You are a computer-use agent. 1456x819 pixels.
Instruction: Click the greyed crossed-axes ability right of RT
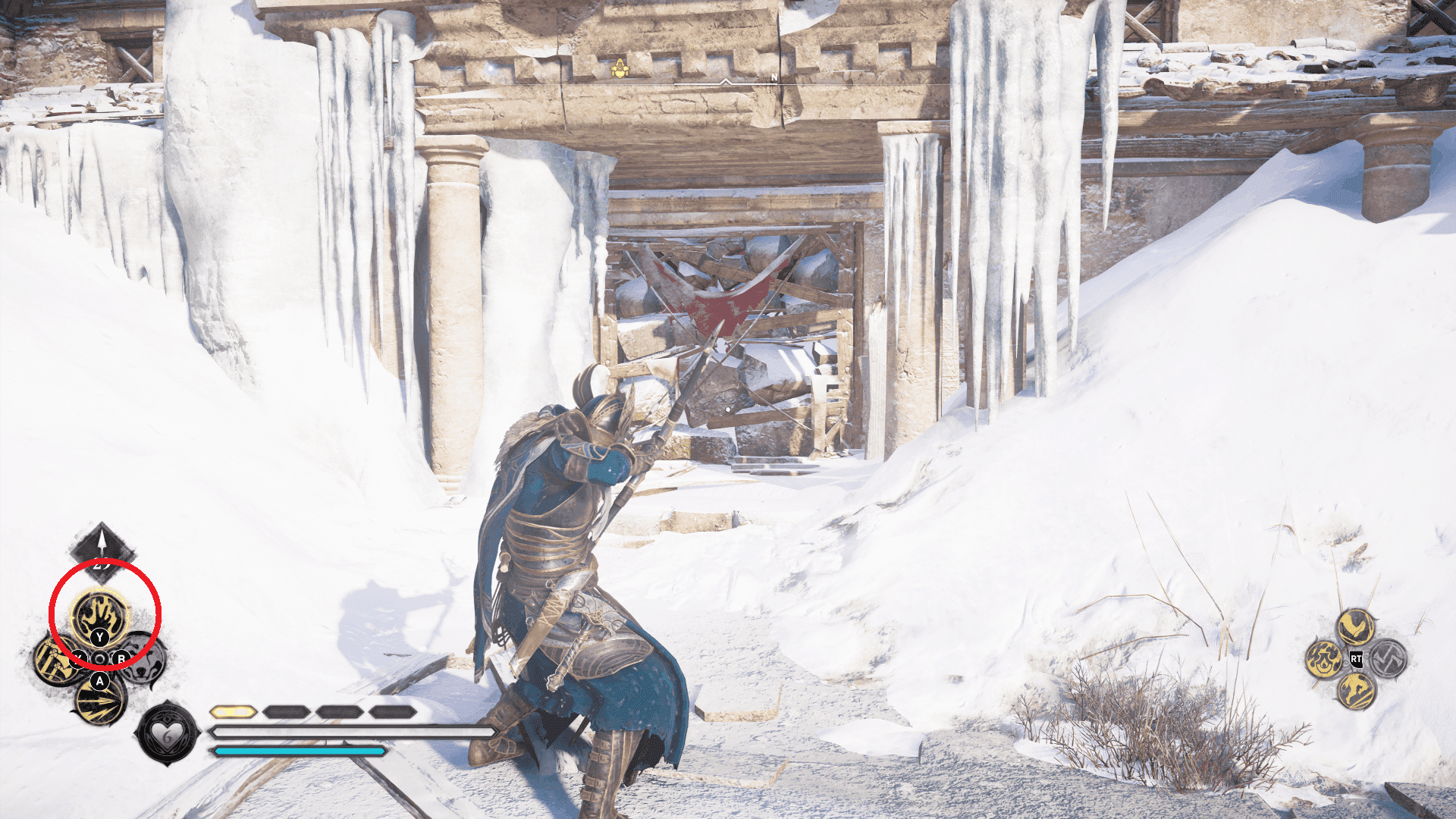(1387, 658)
